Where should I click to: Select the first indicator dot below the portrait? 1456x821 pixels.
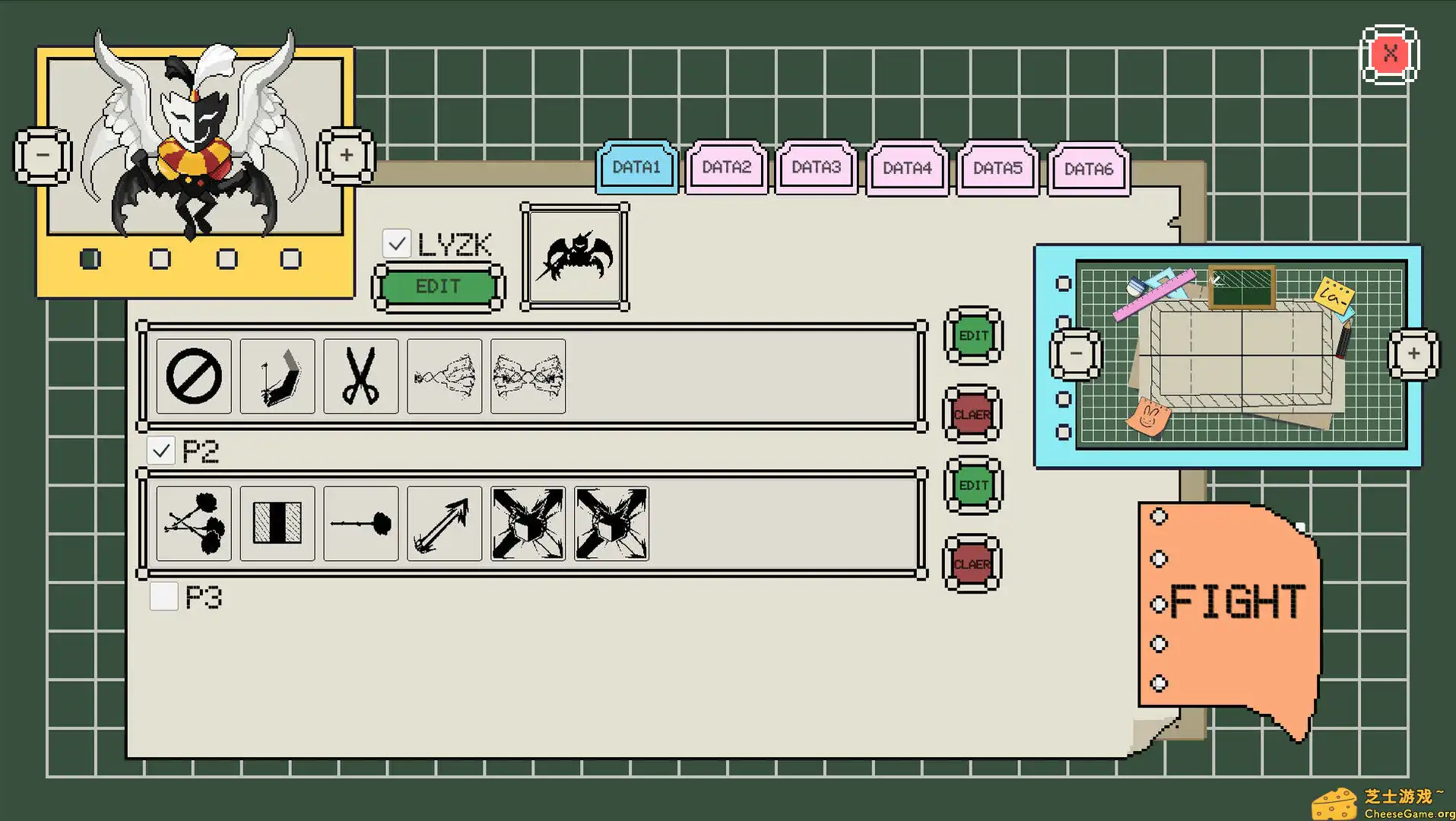pos(91,258)
